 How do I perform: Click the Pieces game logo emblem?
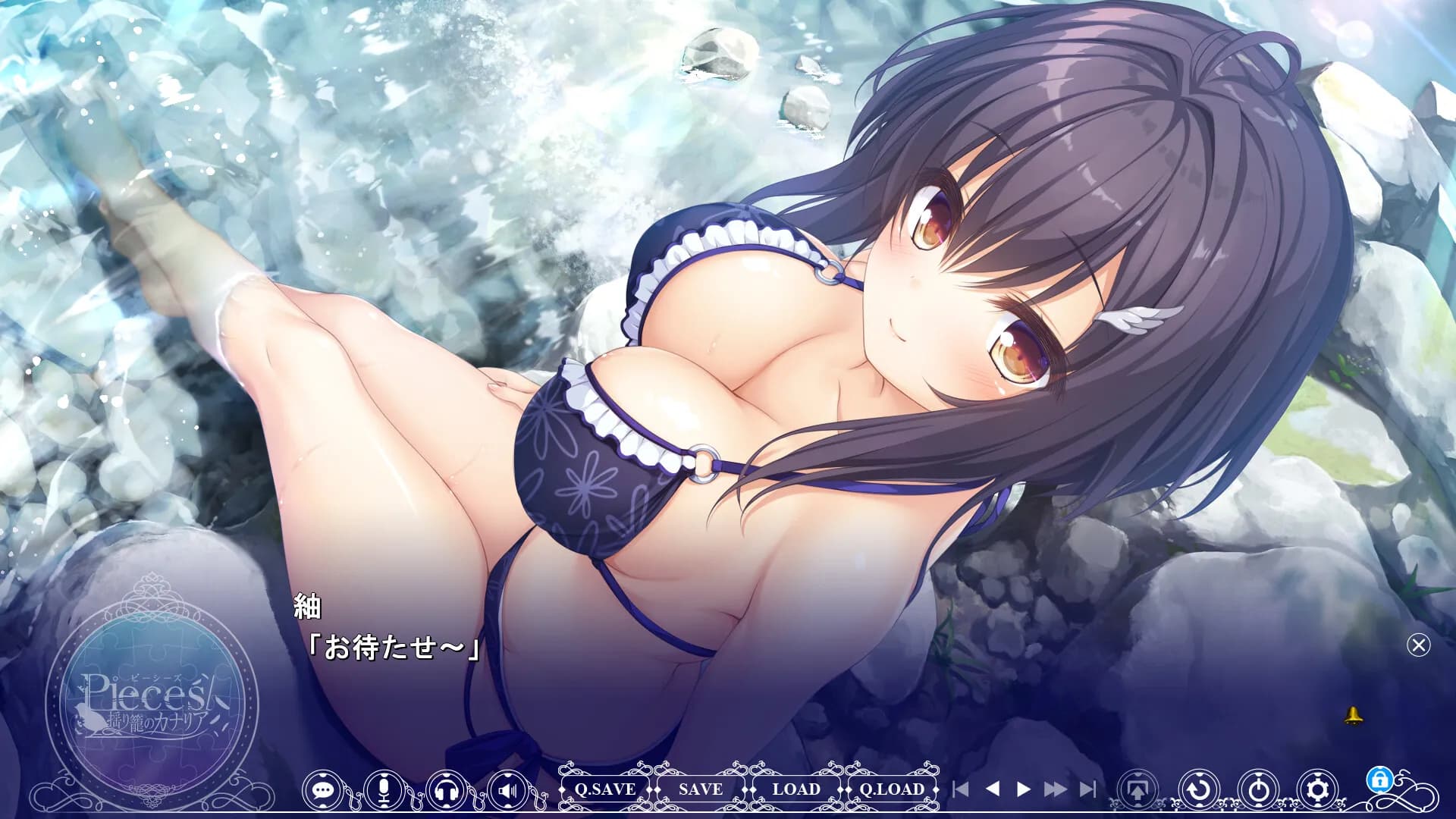point(152,698)
